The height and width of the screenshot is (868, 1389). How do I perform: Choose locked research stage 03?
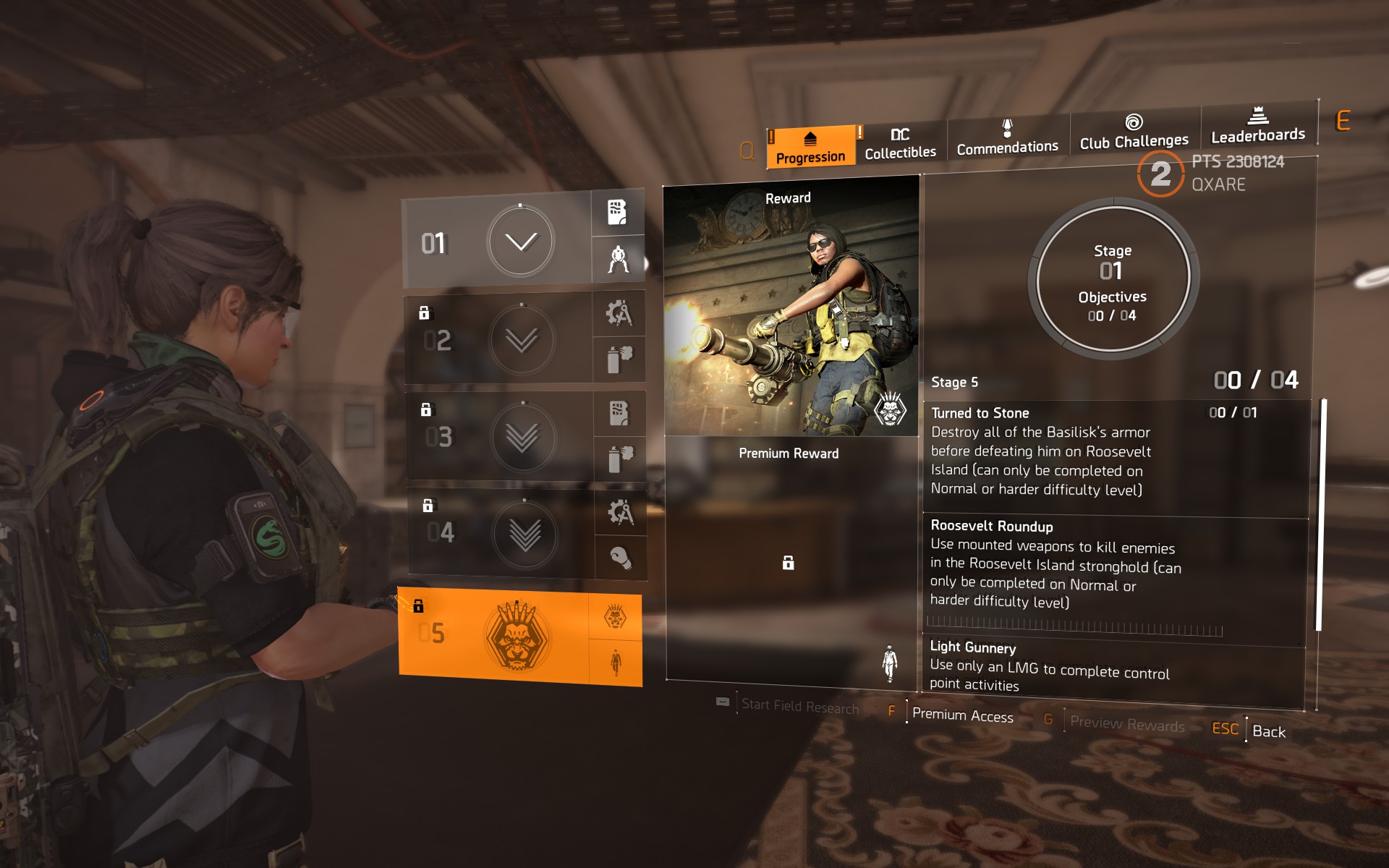point(500,436)
